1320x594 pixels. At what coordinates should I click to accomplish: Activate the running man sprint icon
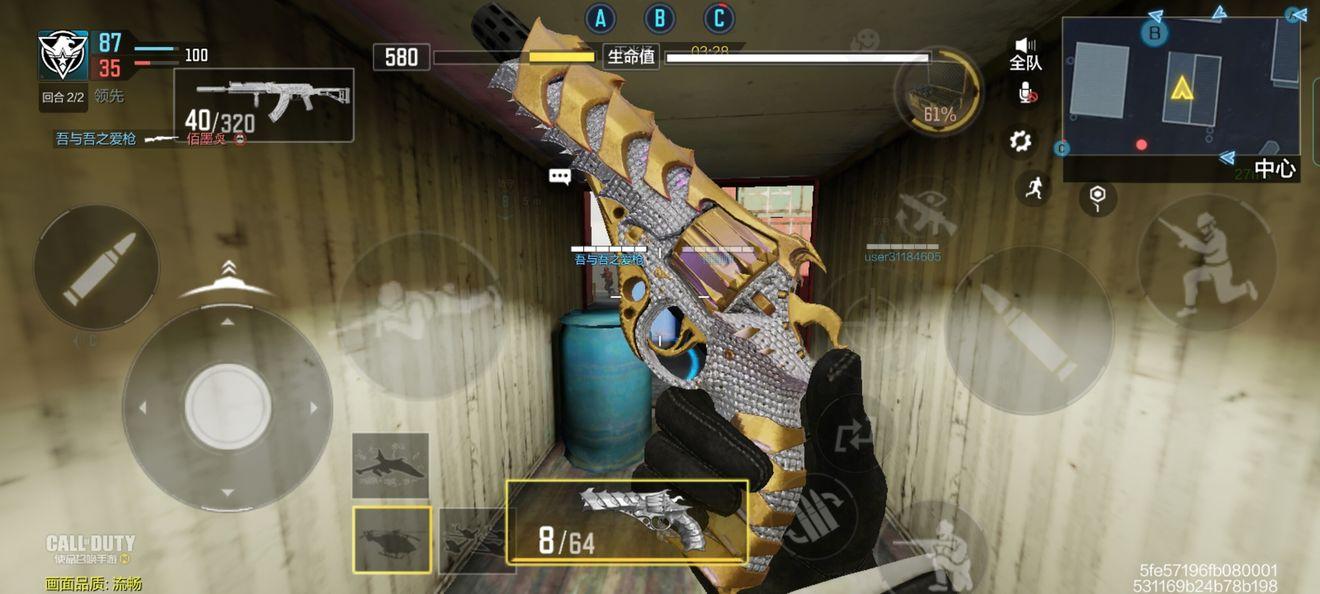[1034, 187]
